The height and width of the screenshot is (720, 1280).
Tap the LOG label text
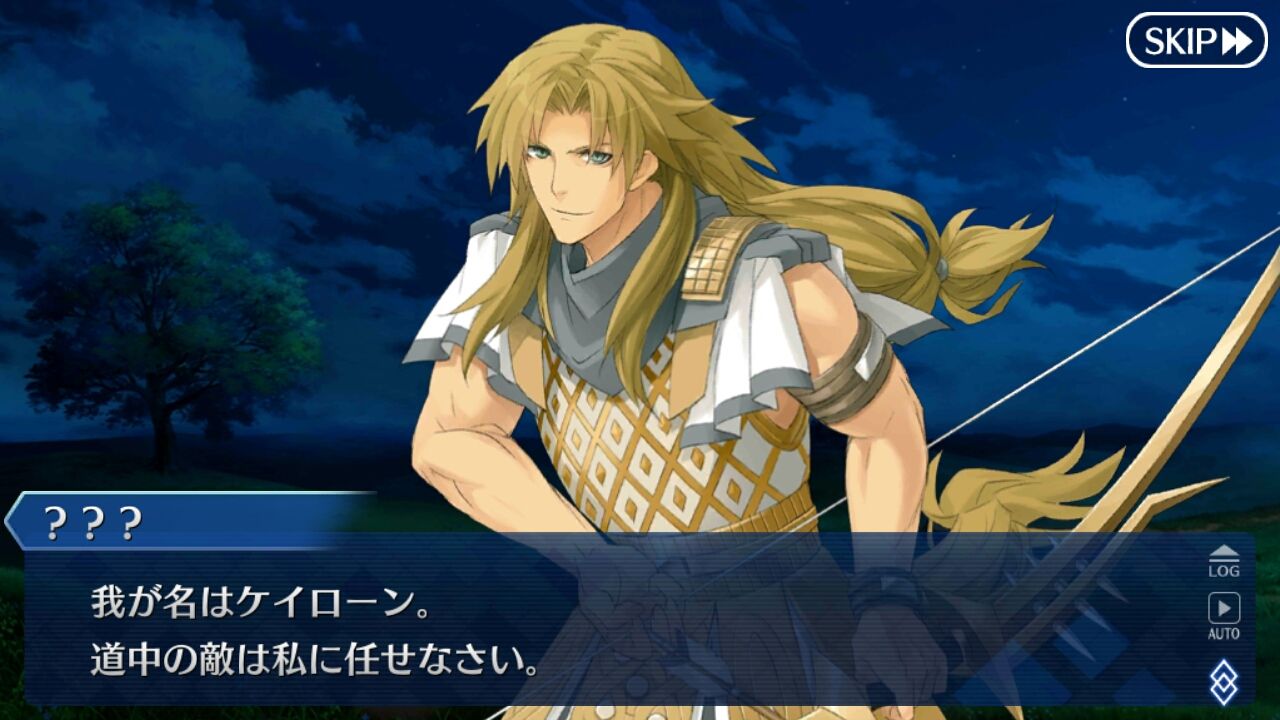coord(1224,570)
